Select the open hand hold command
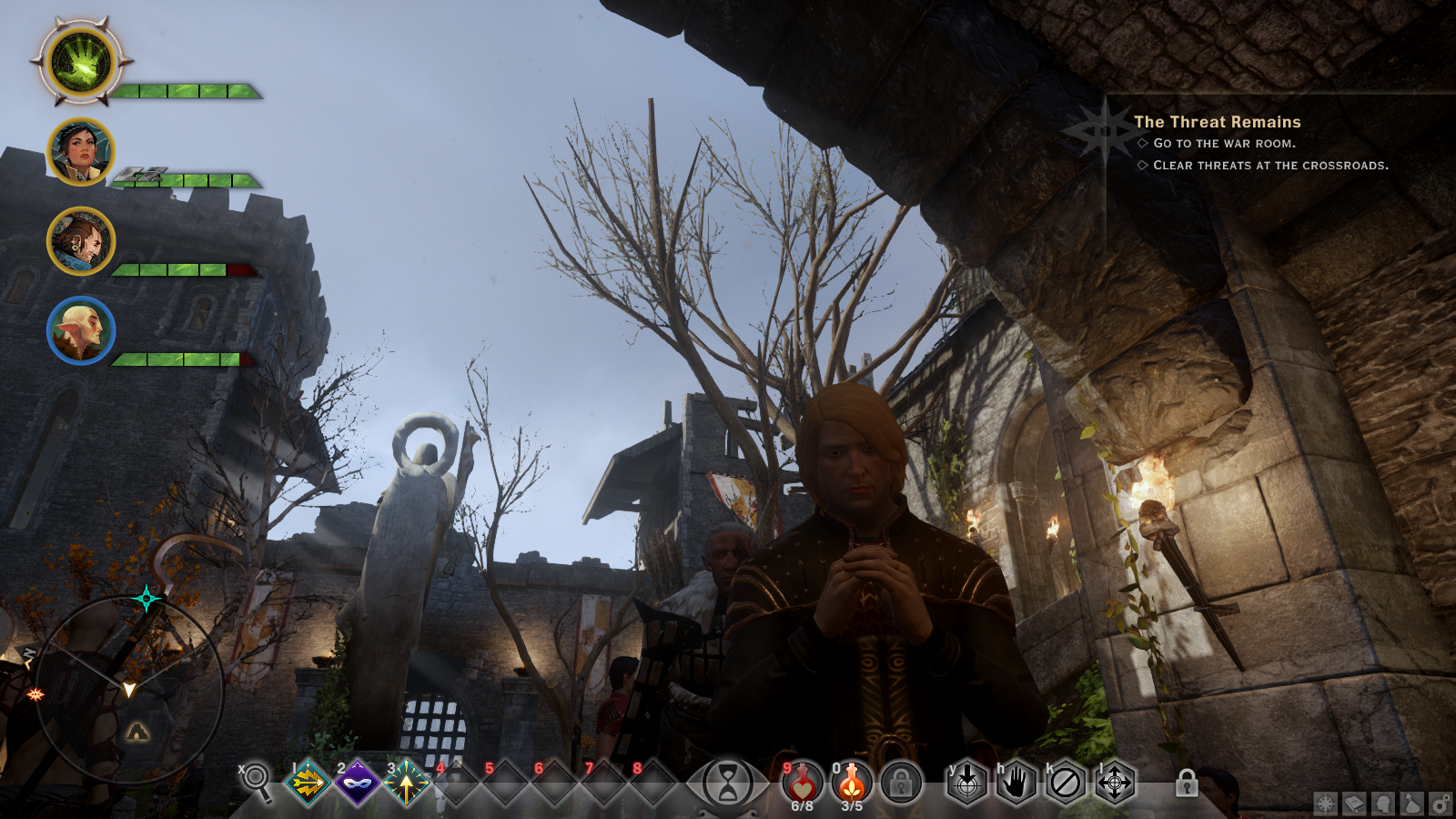 (x=1016, y=783)
